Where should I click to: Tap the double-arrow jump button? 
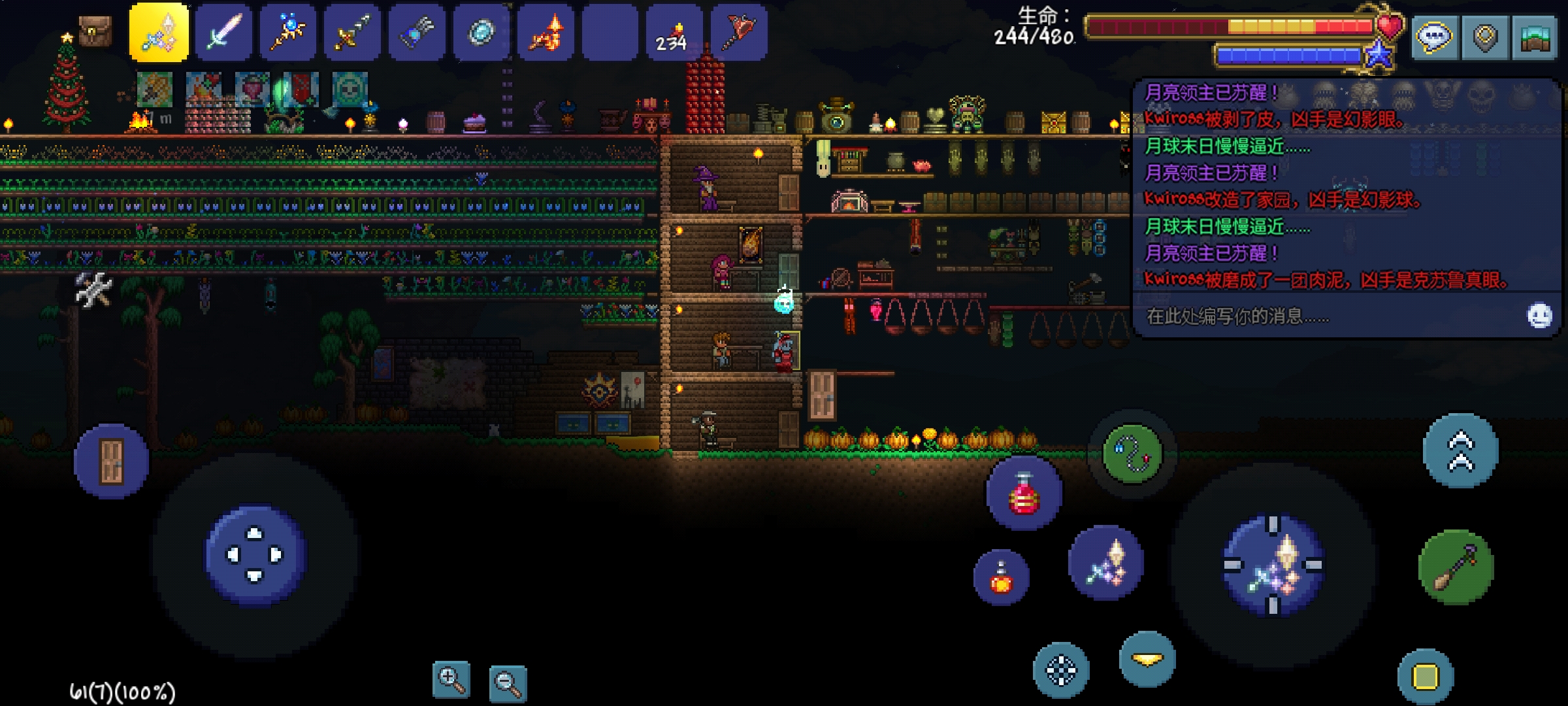click(x=1461, y=451)
